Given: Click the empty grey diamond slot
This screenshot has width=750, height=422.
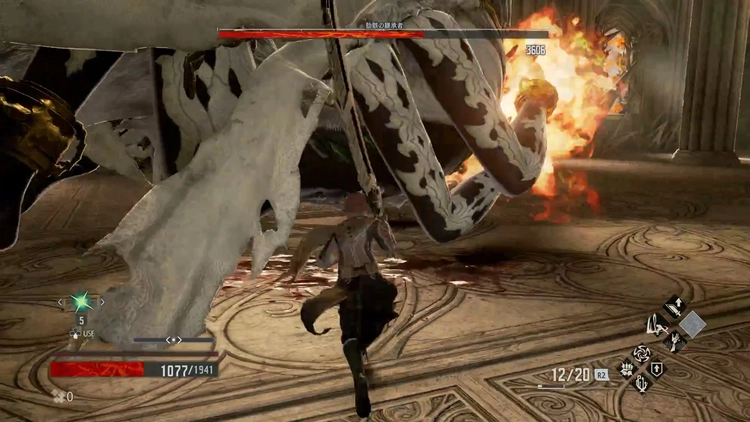Looking at the screenshot, I should [692, 324].
